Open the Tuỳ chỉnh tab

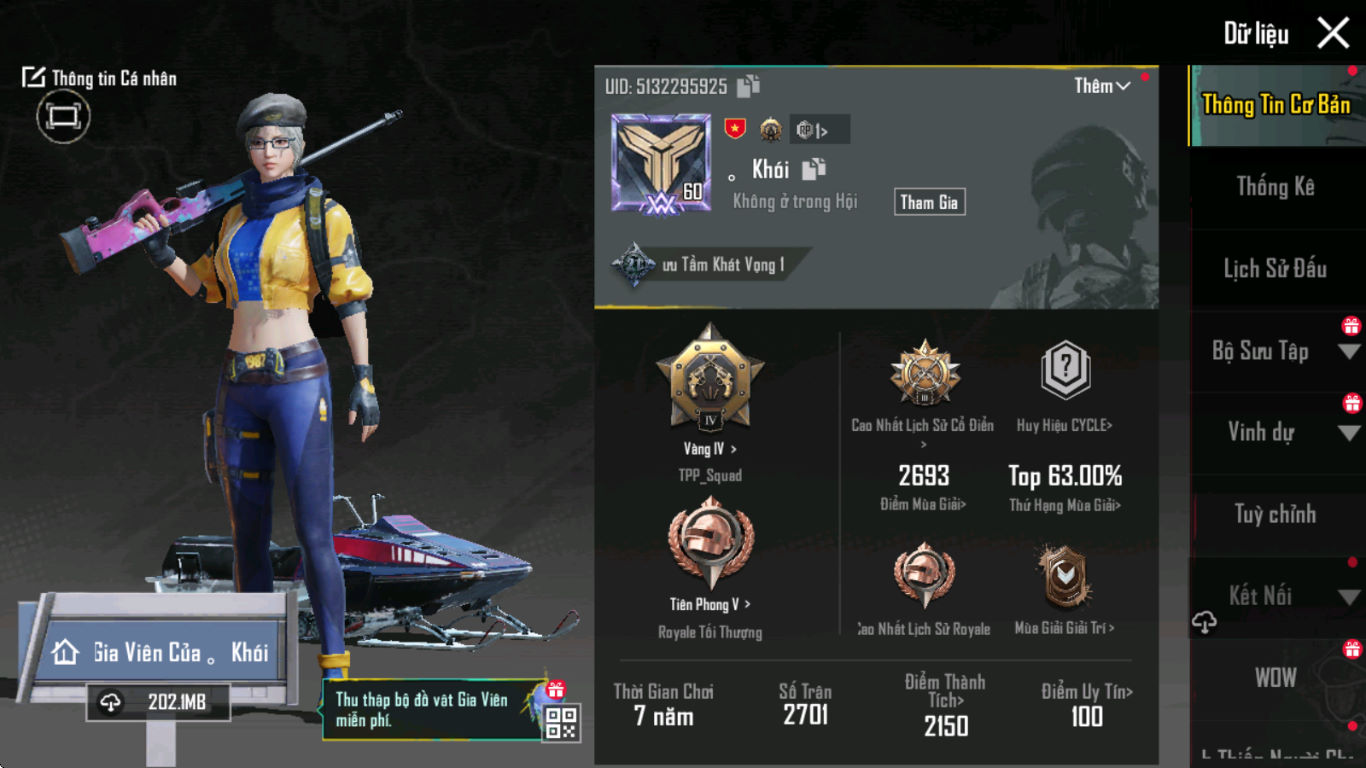(x=1275, y=515)
